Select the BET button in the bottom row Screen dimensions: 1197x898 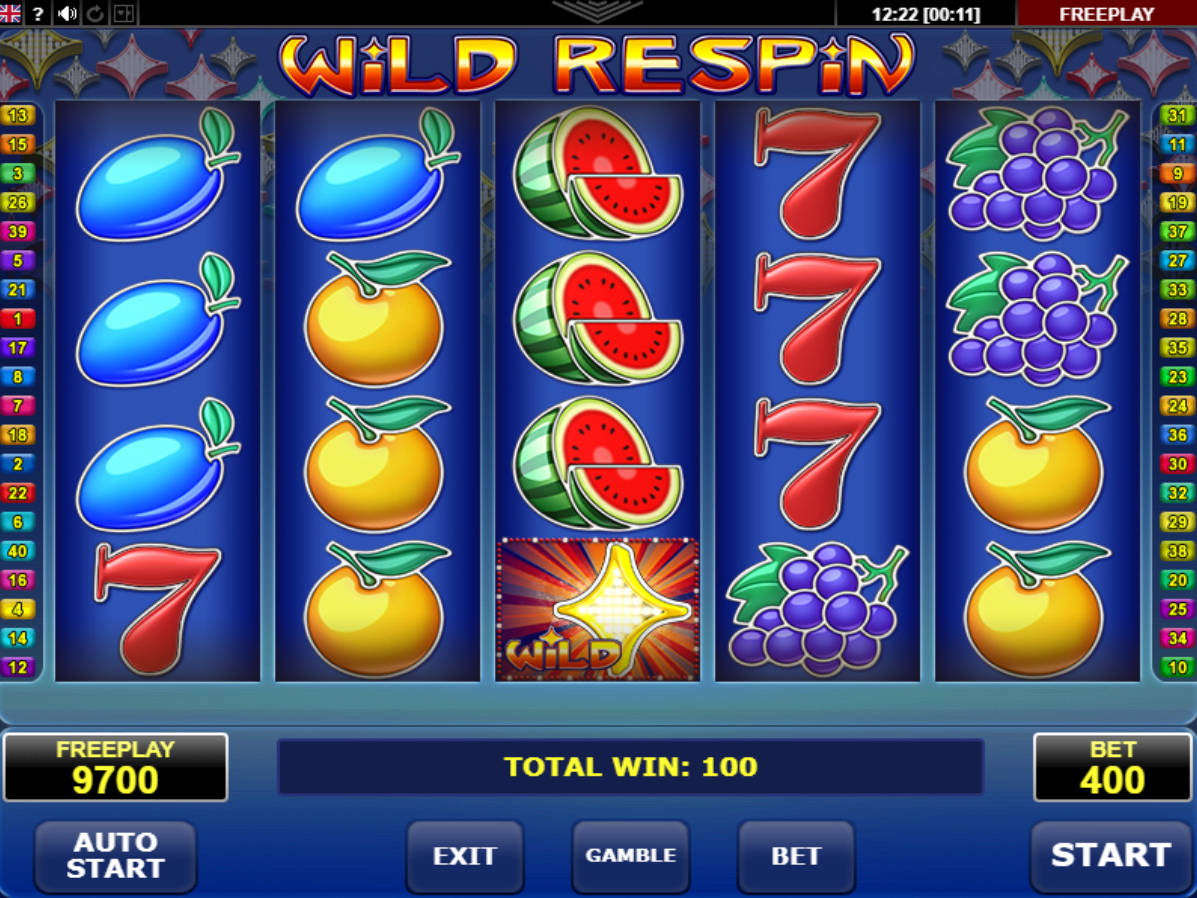pos(796,856)
